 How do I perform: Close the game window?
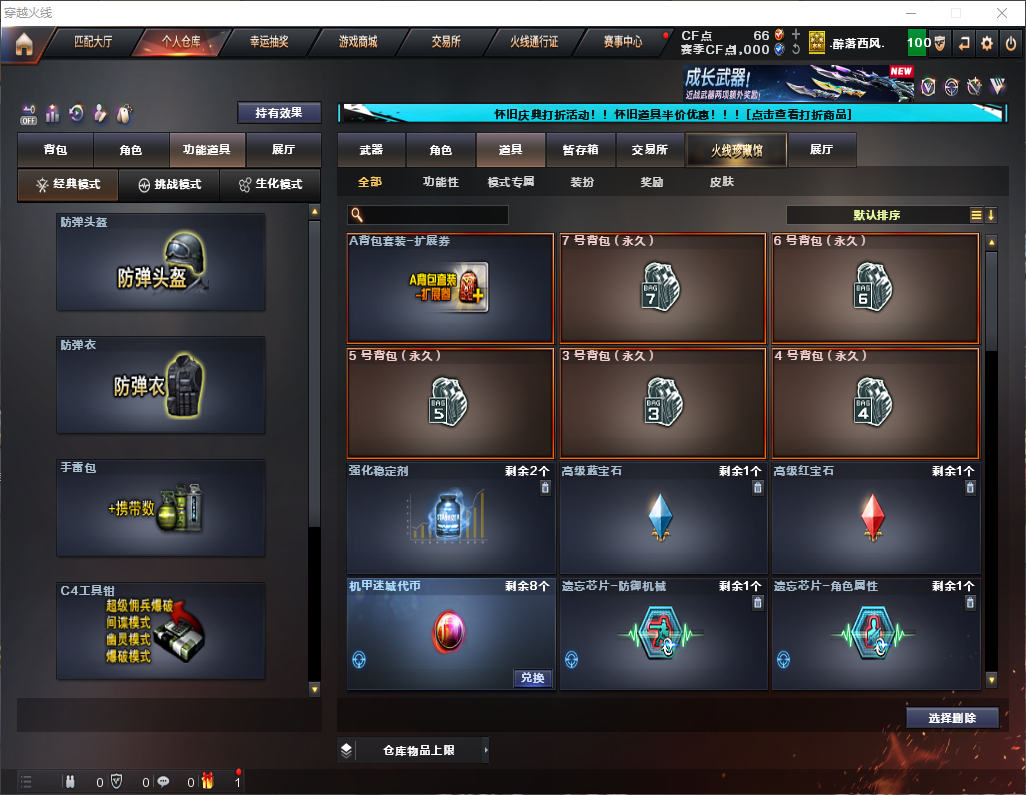[x=1002, y=13]
